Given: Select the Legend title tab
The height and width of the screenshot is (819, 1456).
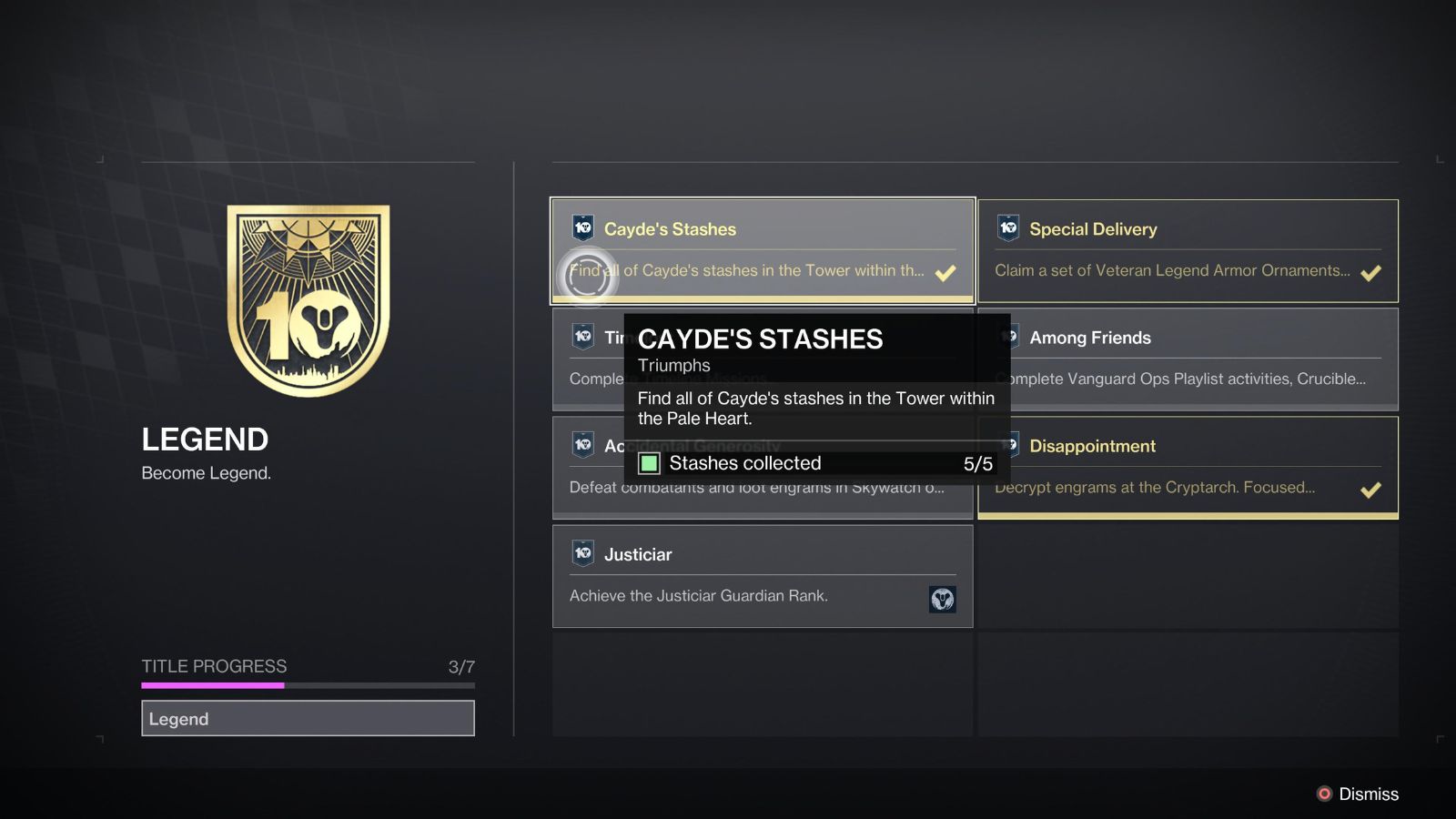Looking at the screenshot, I should pos(308,719).
